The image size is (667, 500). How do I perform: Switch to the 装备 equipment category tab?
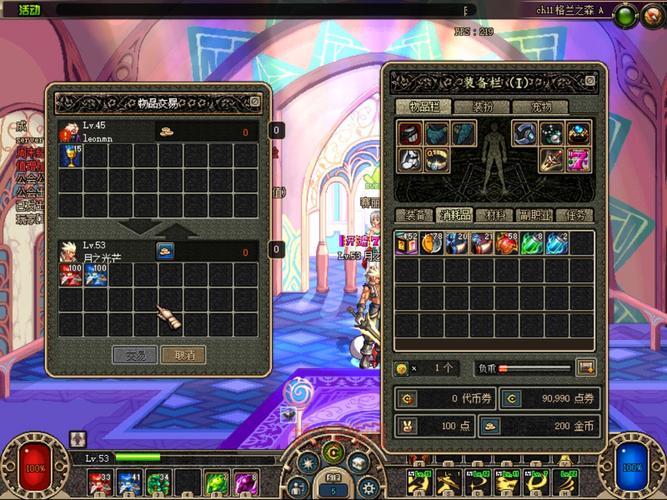pos(413,215)
